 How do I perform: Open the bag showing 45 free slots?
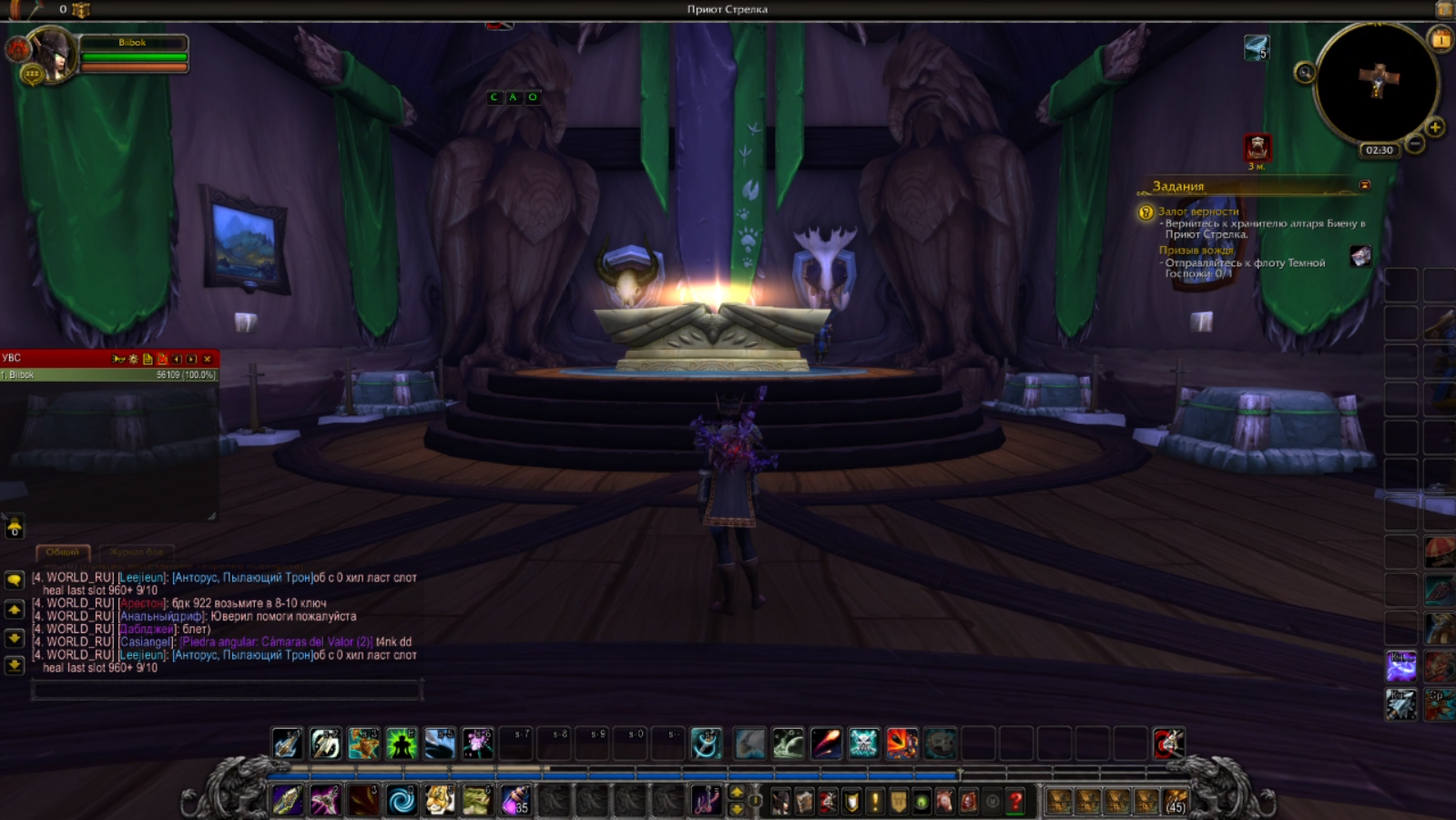pos(1175,801)
